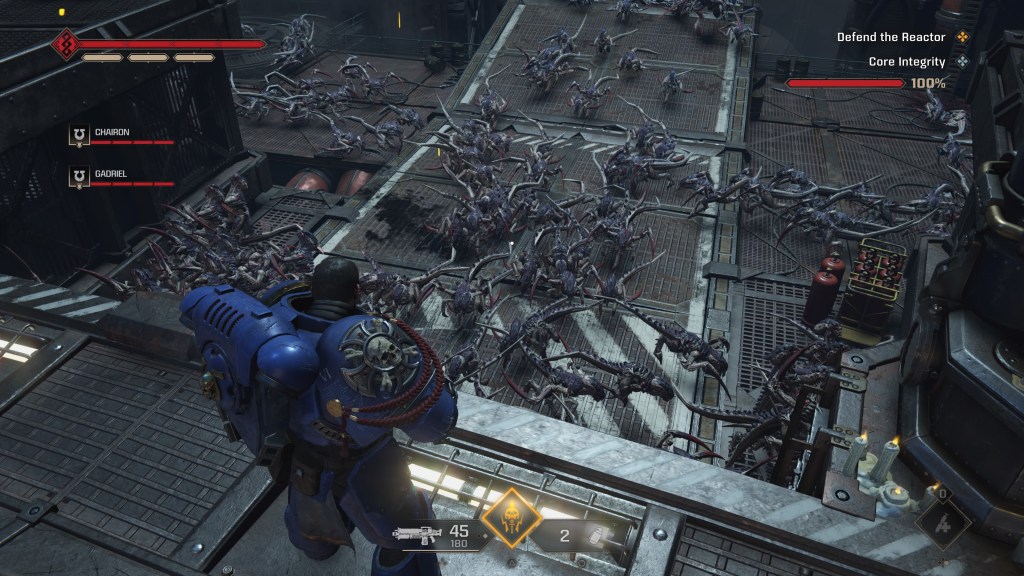Select the Defend the Reactor objective
The image size is (1024, 576).
(x=890, y=37)
